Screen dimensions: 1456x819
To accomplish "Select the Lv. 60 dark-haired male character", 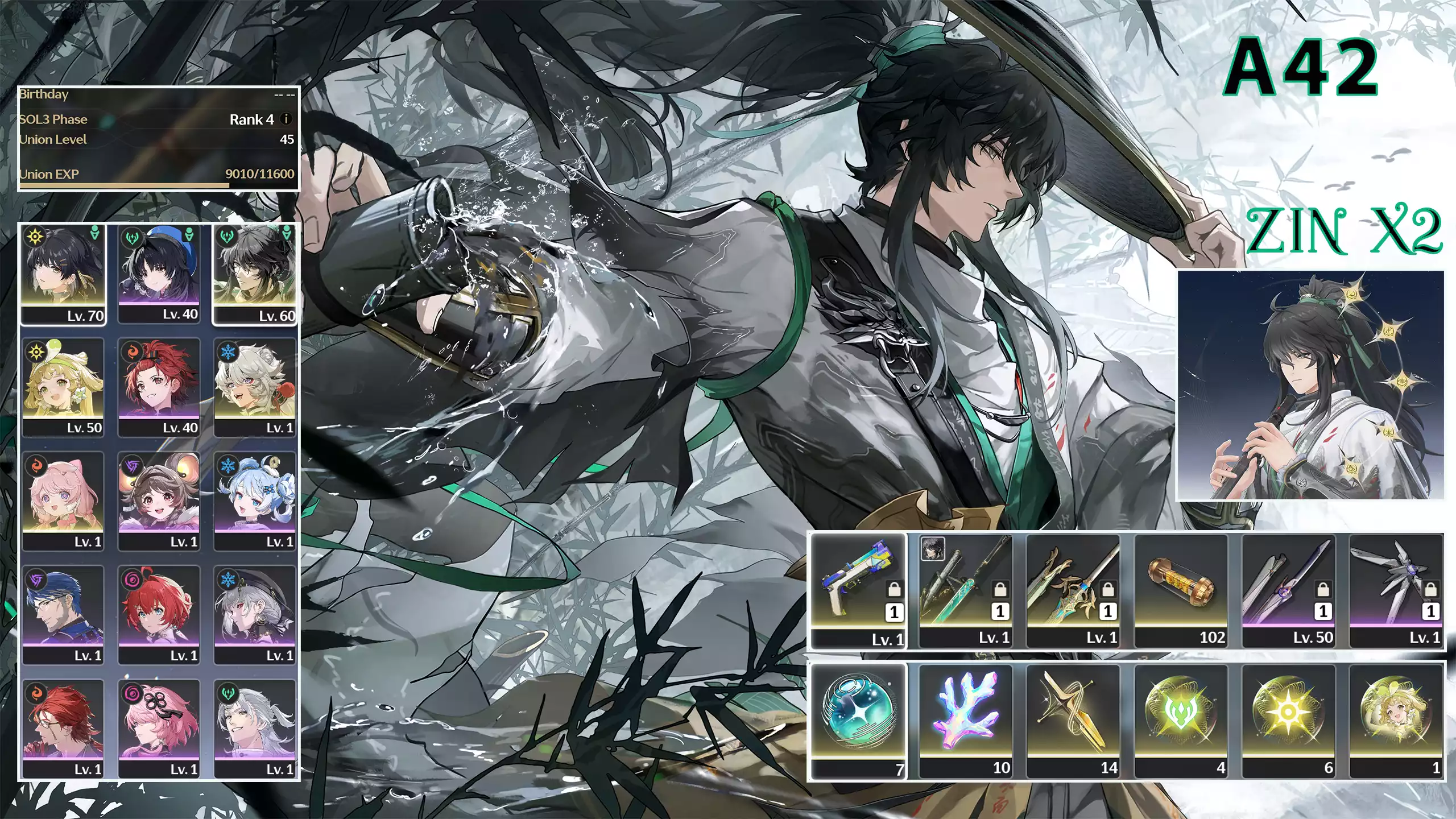I will coord(255,274).
